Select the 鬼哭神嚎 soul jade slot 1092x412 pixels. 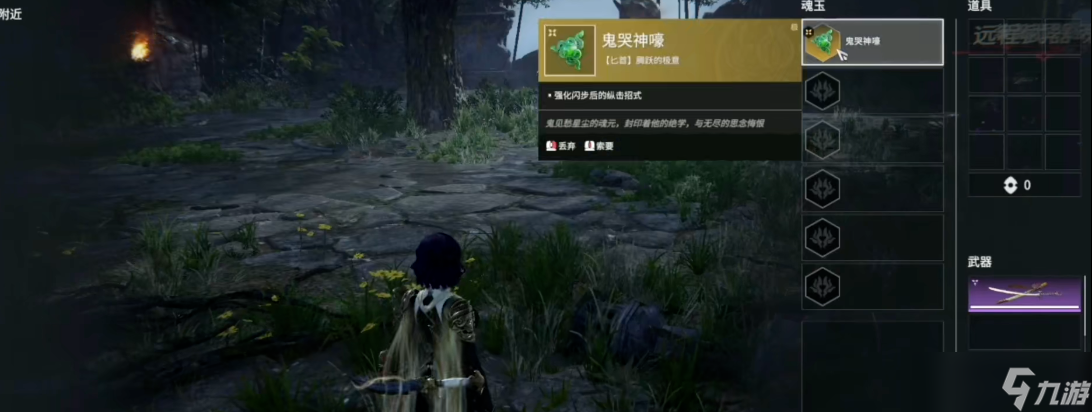click(x=872, y=43)
